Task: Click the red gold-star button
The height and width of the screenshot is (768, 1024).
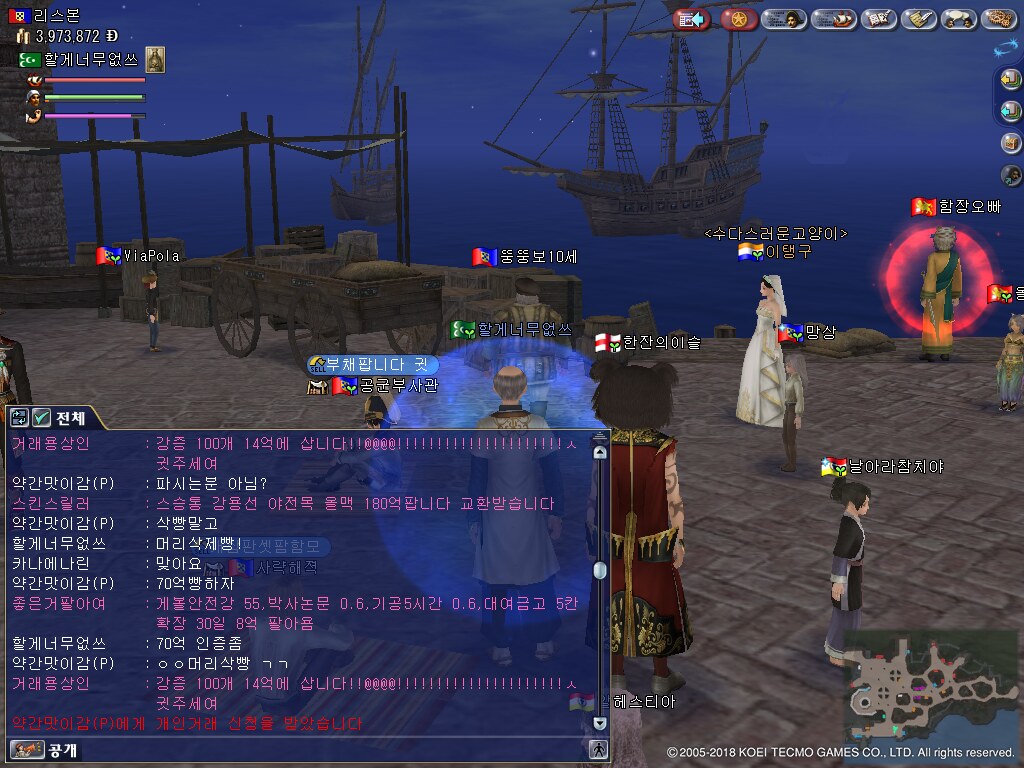Action: point(739,19)
